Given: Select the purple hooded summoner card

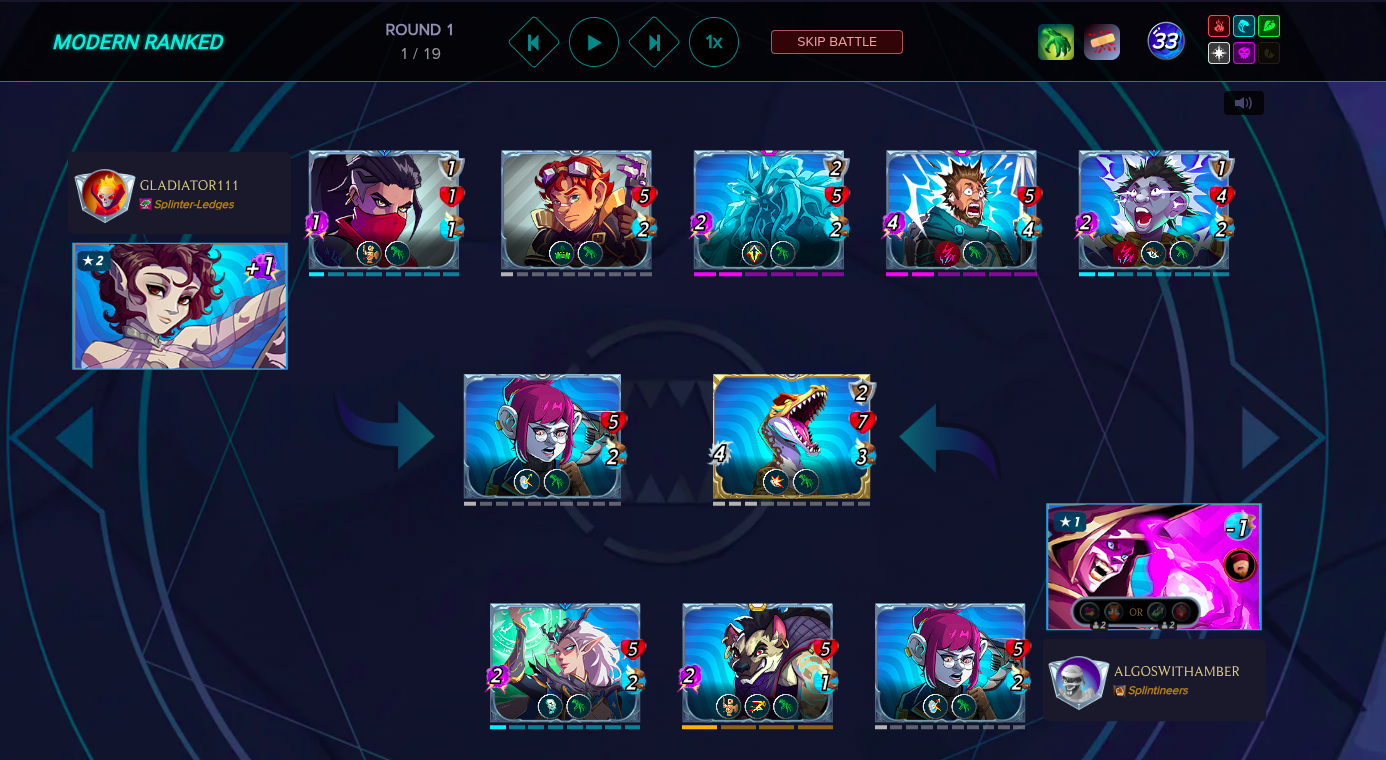Looking at the screenshot, I should click(1153, 566).
